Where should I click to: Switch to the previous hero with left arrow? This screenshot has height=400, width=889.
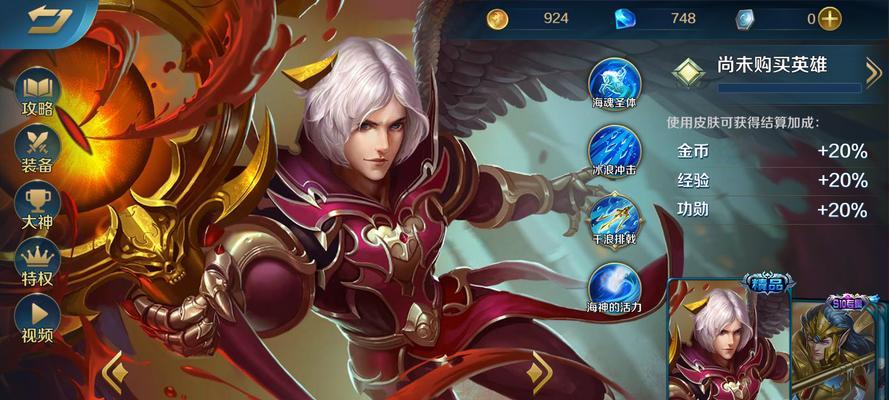(x=116, y=372)
